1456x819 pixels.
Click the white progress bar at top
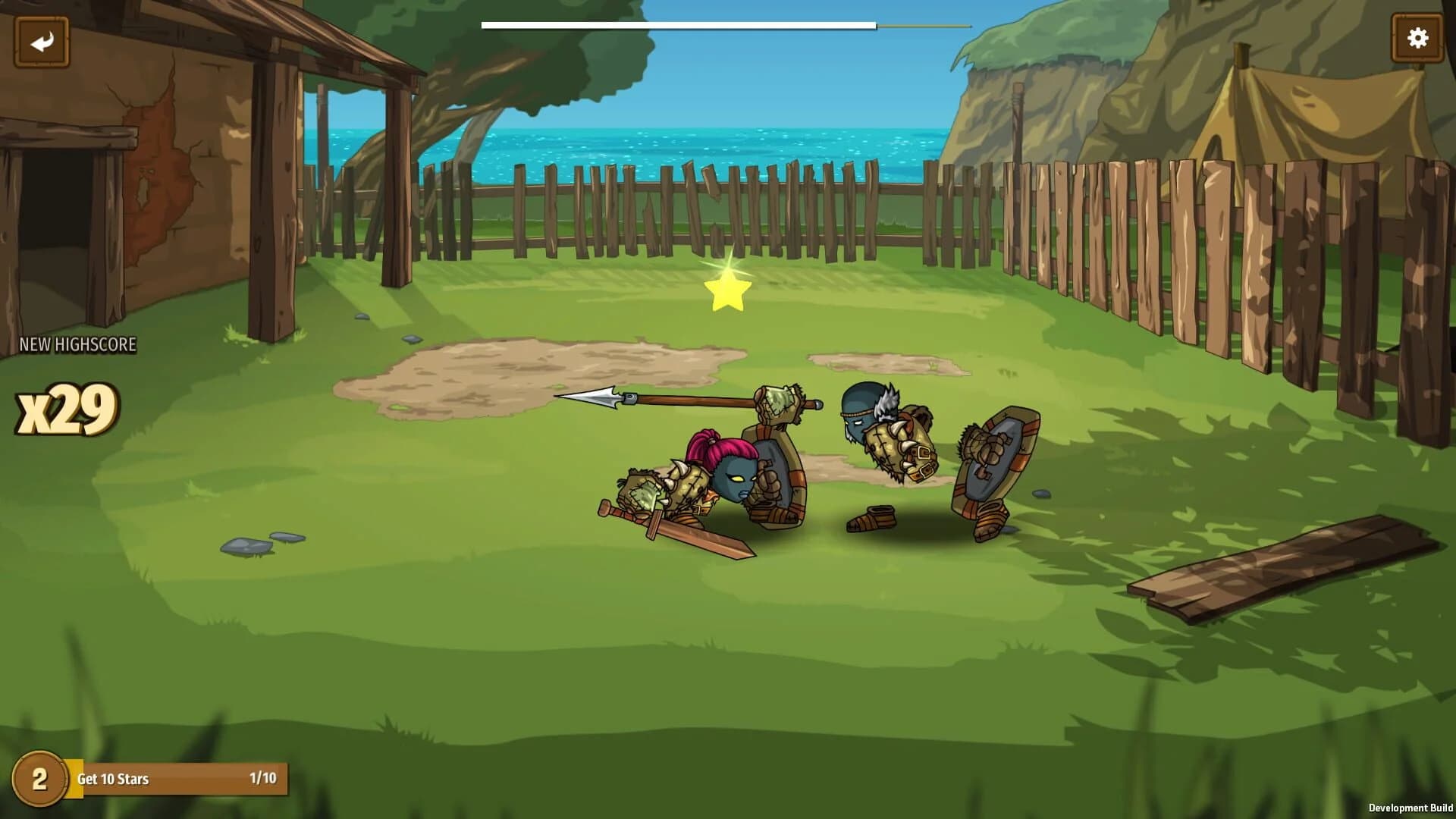(x=675, y=24)
